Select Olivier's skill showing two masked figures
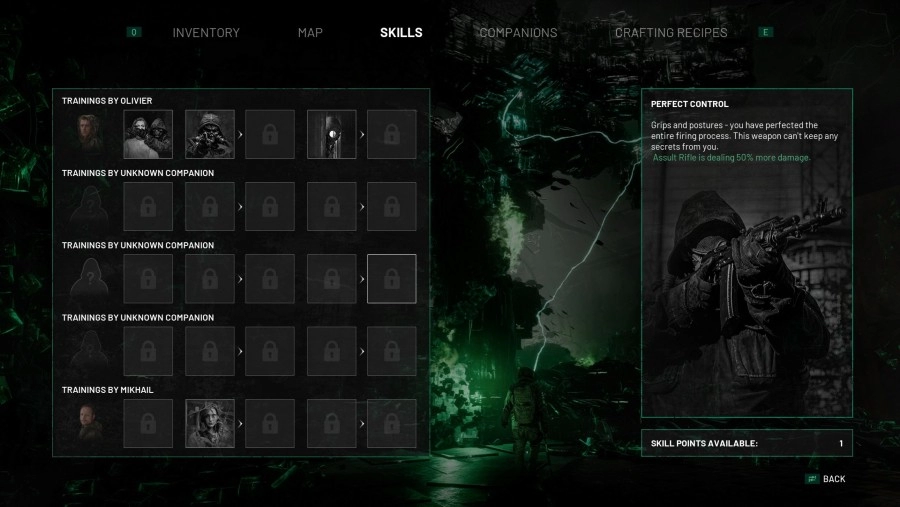 (x=148, y=134)
